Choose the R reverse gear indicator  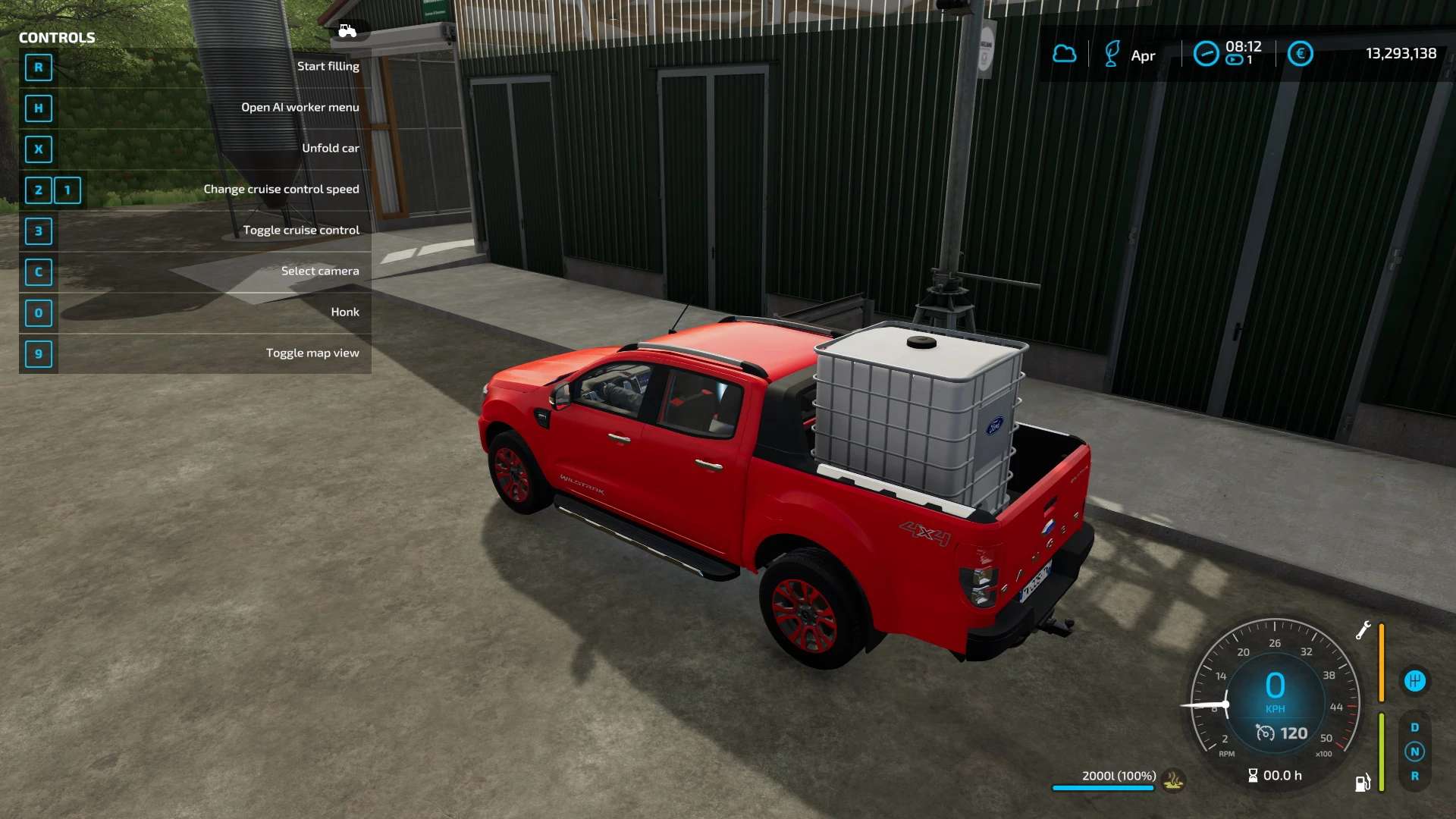(x=1414, y=776)
